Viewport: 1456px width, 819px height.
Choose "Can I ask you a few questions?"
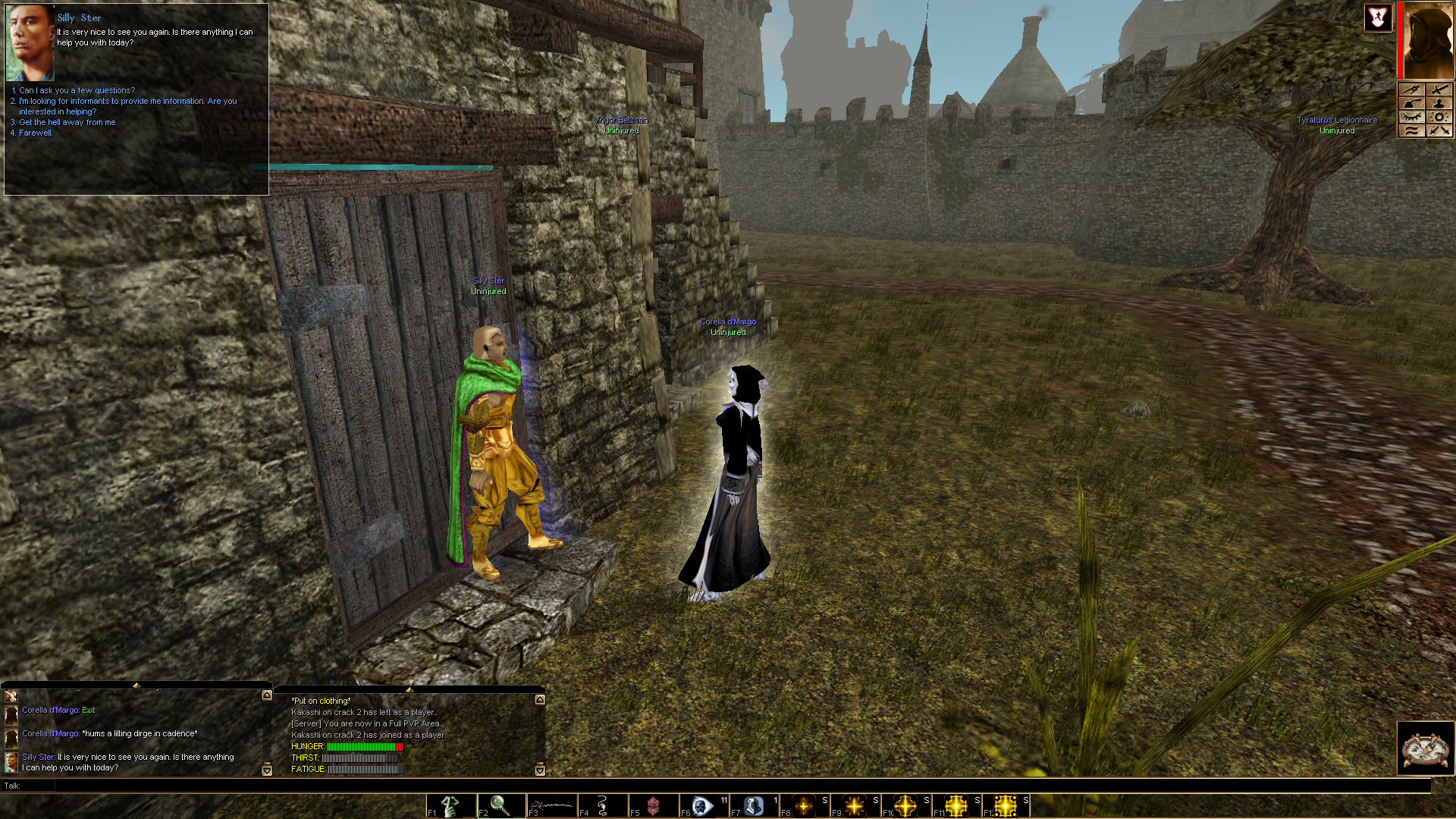coord(77,90)
